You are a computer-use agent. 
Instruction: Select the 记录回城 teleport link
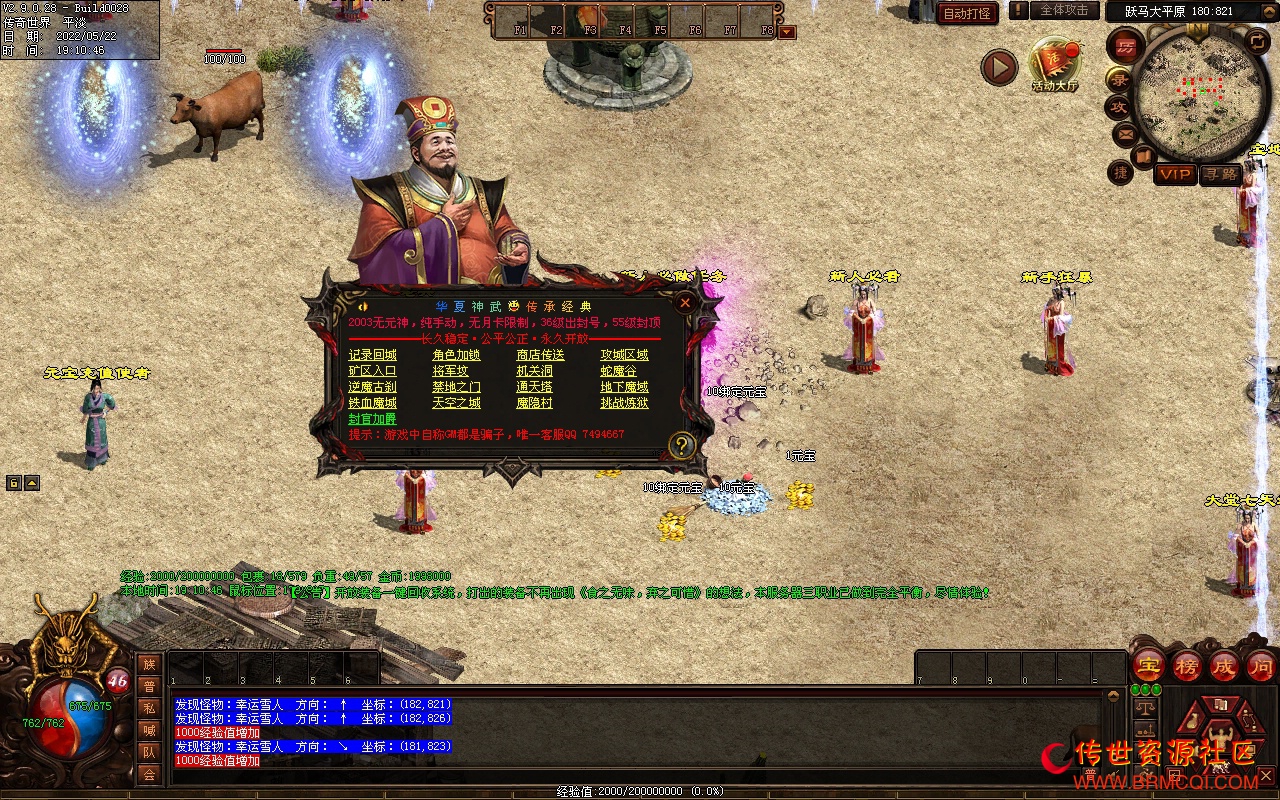point(372,355)
